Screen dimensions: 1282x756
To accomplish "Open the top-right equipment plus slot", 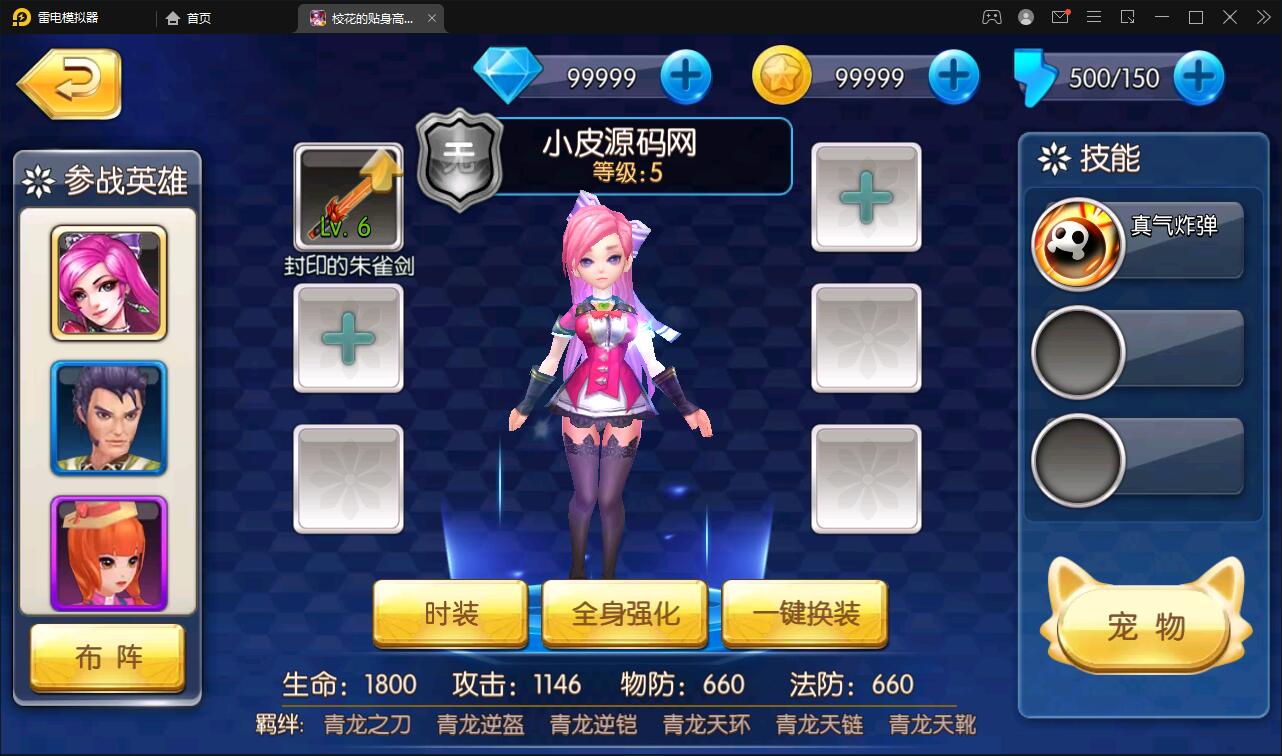I will (866, 197).
